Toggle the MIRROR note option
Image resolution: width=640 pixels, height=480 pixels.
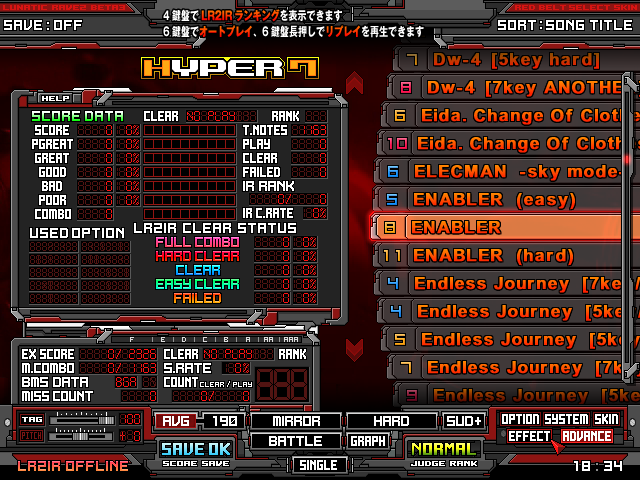(294, 421)
